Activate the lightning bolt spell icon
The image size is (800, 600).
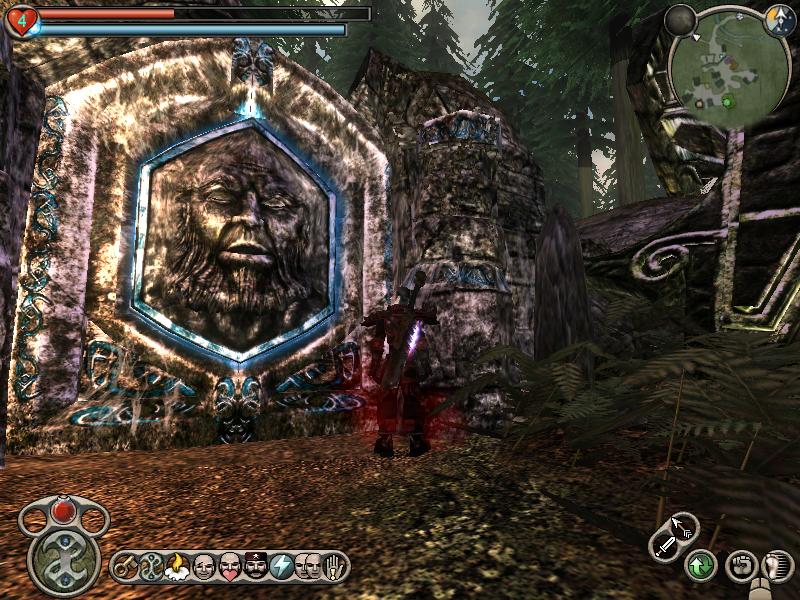[x=282, y=567]
